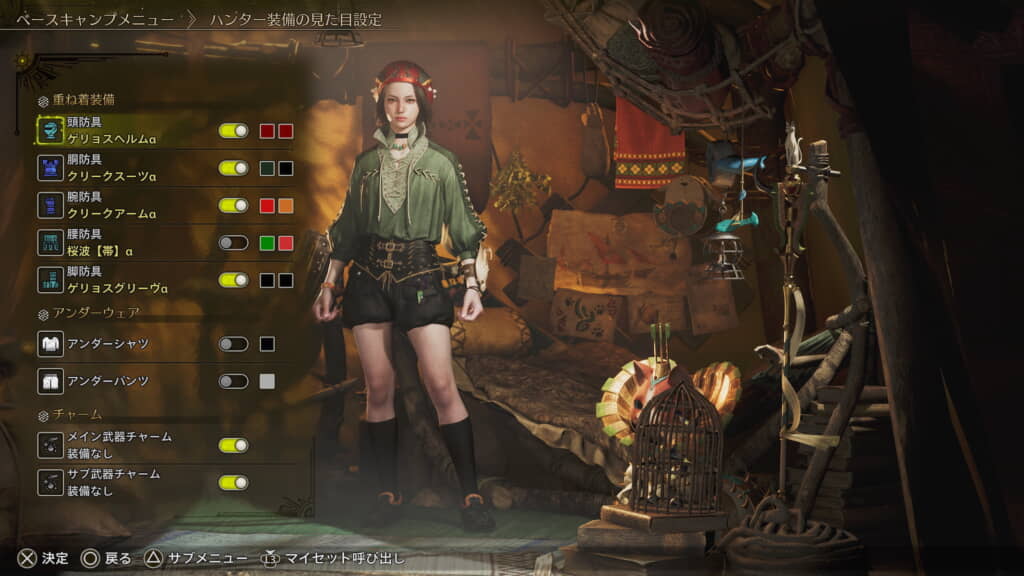This screenshot has width=1024, height=576.
Task: Toggle the waist armor display switch on
Action: coord(233,242)
